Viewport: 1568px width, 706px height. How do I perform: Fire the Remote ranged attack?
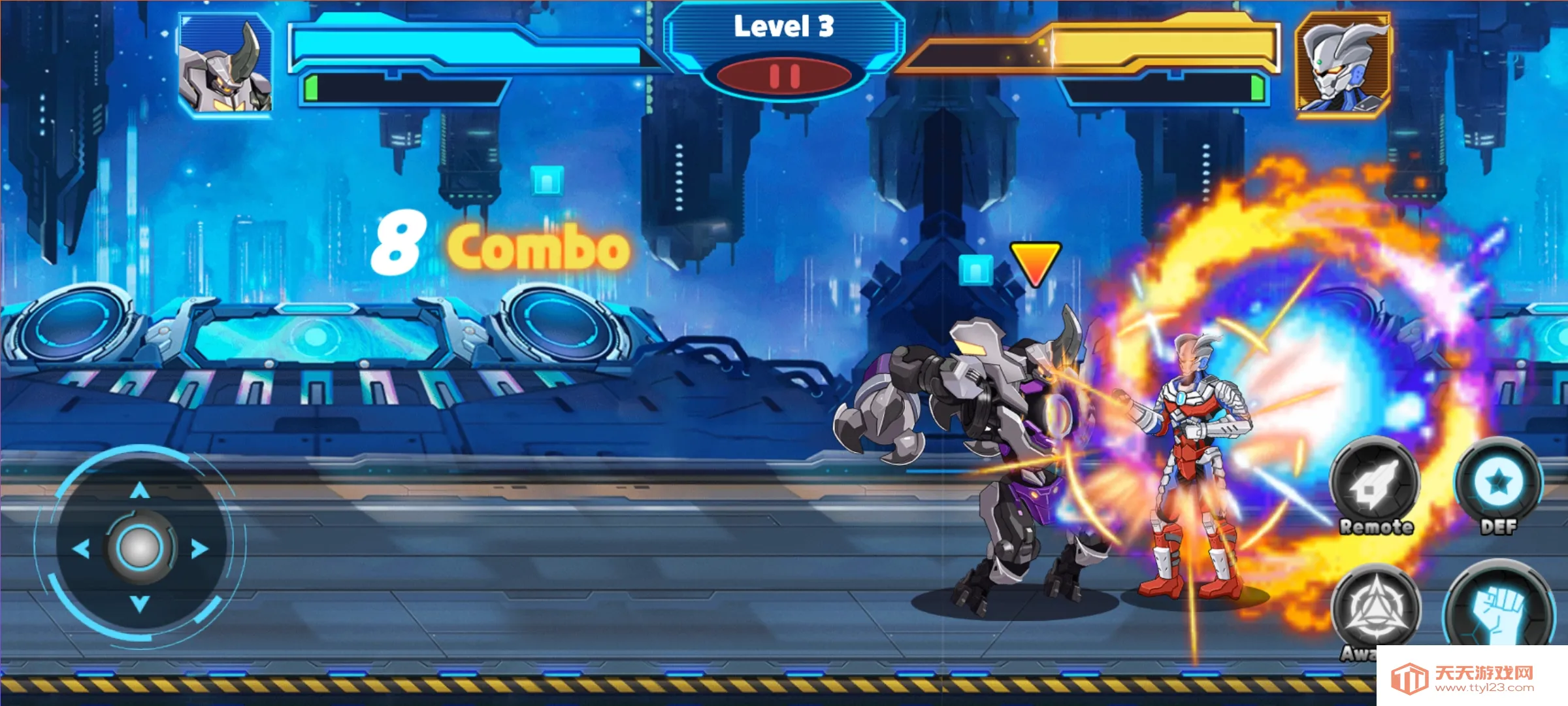[1375, 484]
